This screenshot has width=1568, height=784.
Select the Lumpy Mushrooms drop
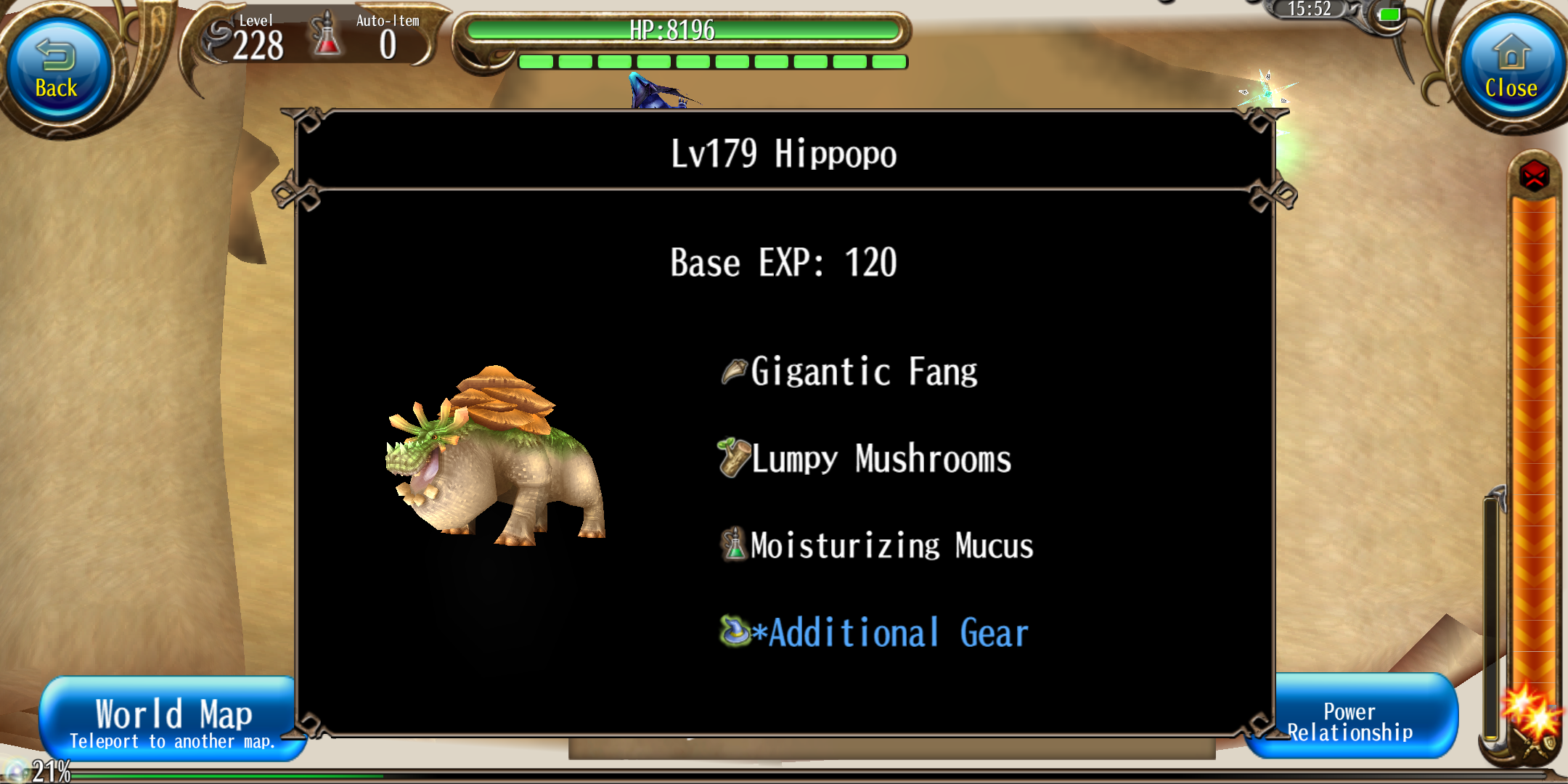[865, 459]
